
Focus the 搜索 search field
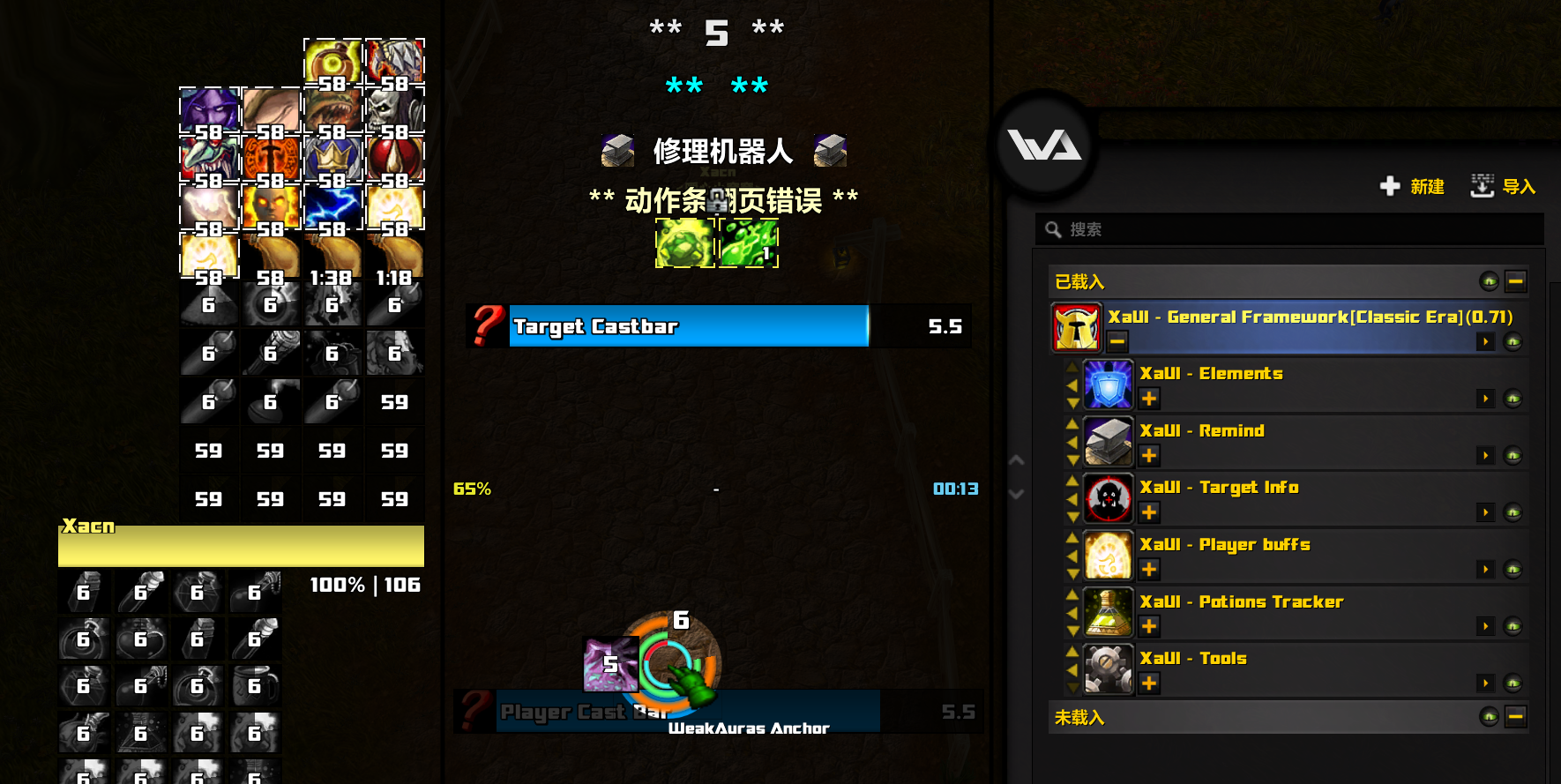pyautogui.click(x=1296, y=229)
